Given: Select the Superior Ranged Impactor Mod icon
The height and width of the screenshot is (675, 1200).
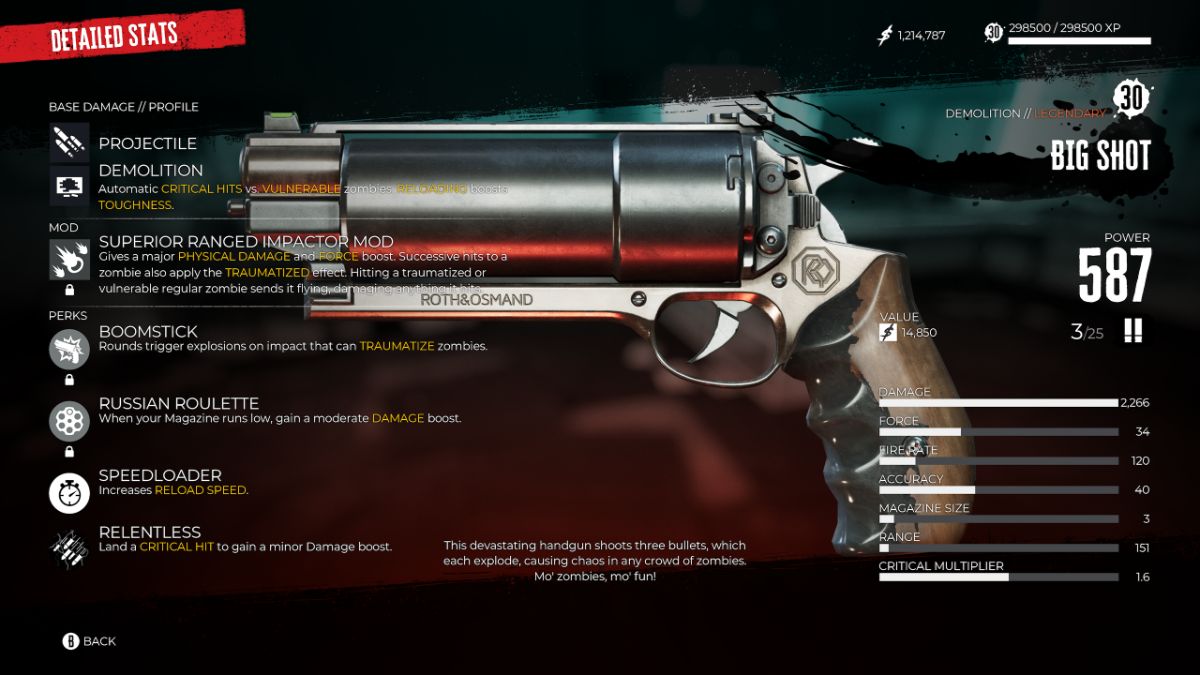Looking at the screenshot, I should pos(69,260).
